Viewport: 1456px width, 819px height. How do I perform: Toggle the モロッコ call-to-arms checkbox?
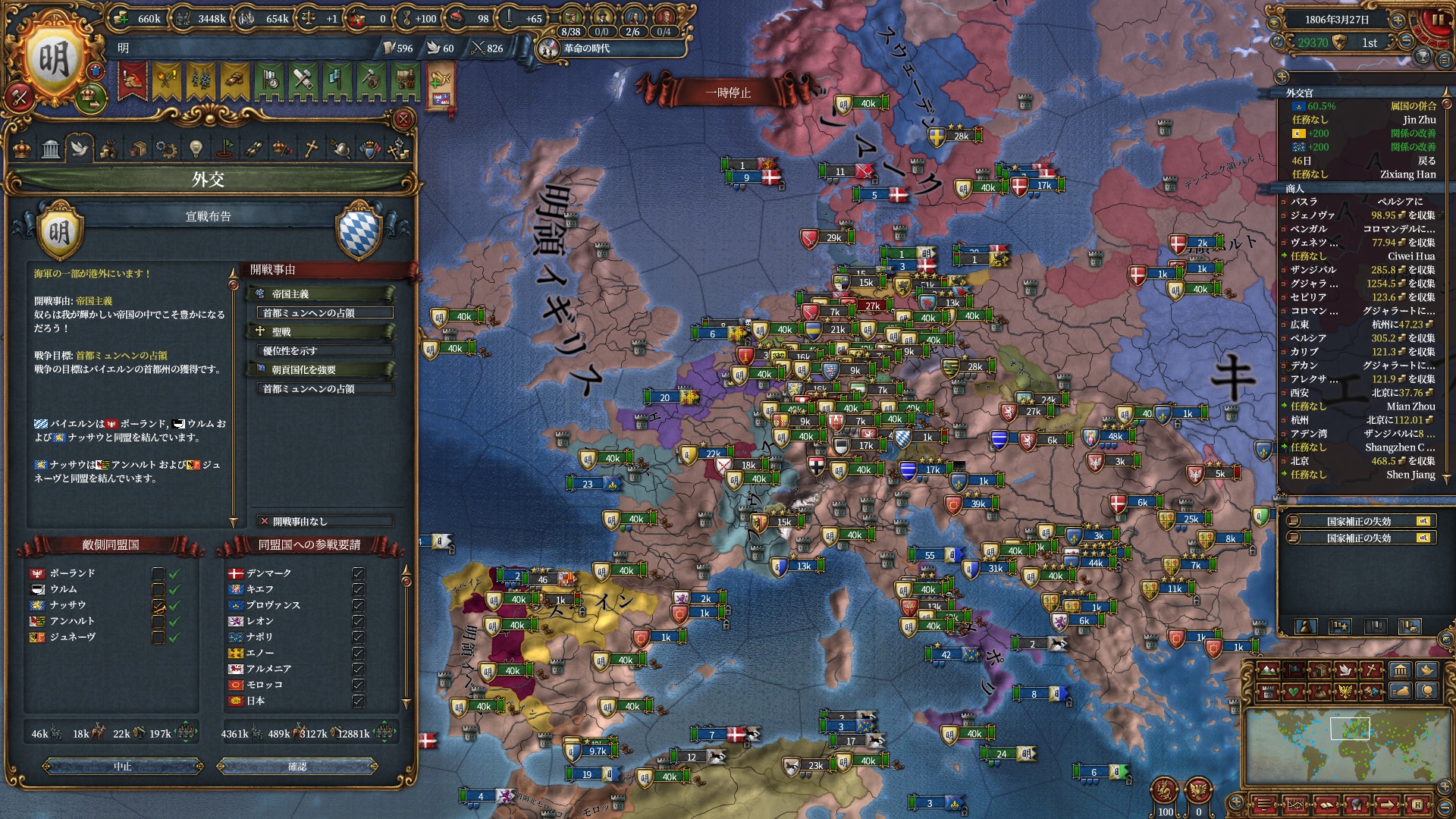coord(358,685)
